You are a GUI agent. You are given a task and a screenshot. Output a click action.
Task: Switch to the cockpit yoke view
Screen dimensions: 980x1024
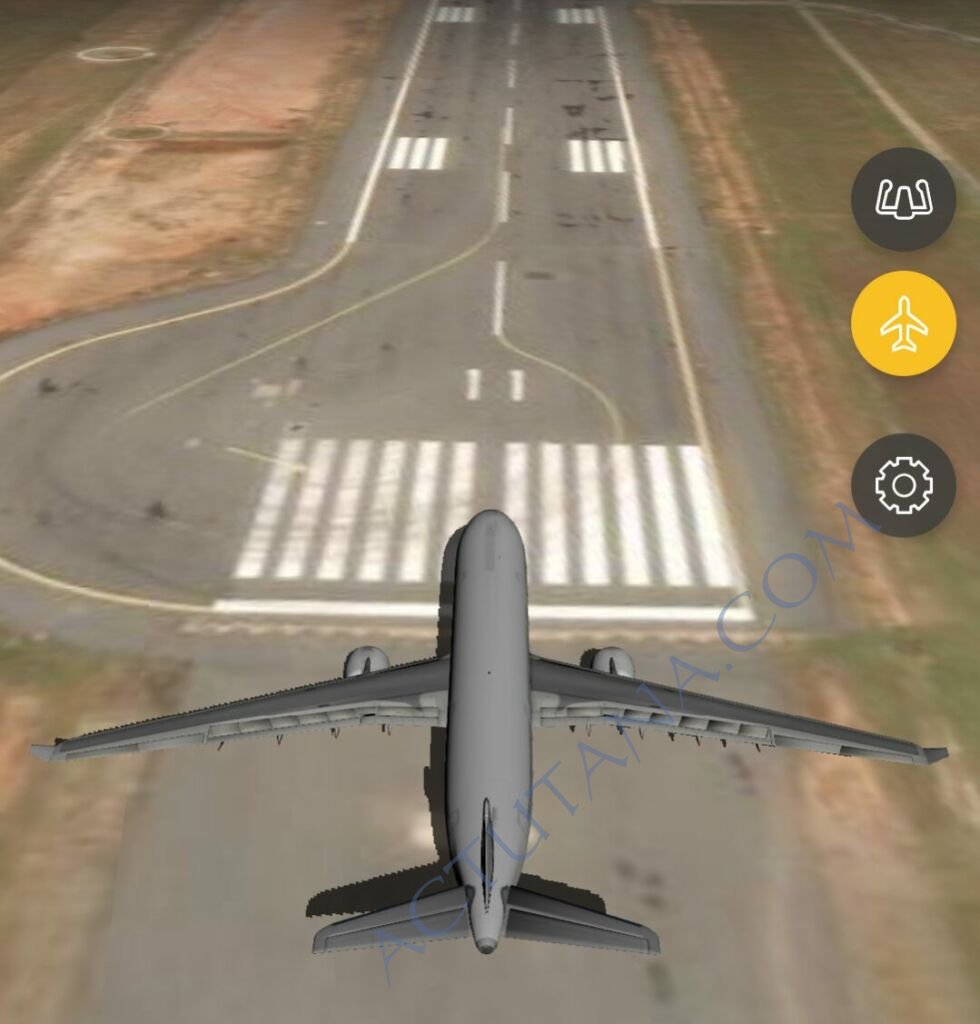tap(903, 199)
